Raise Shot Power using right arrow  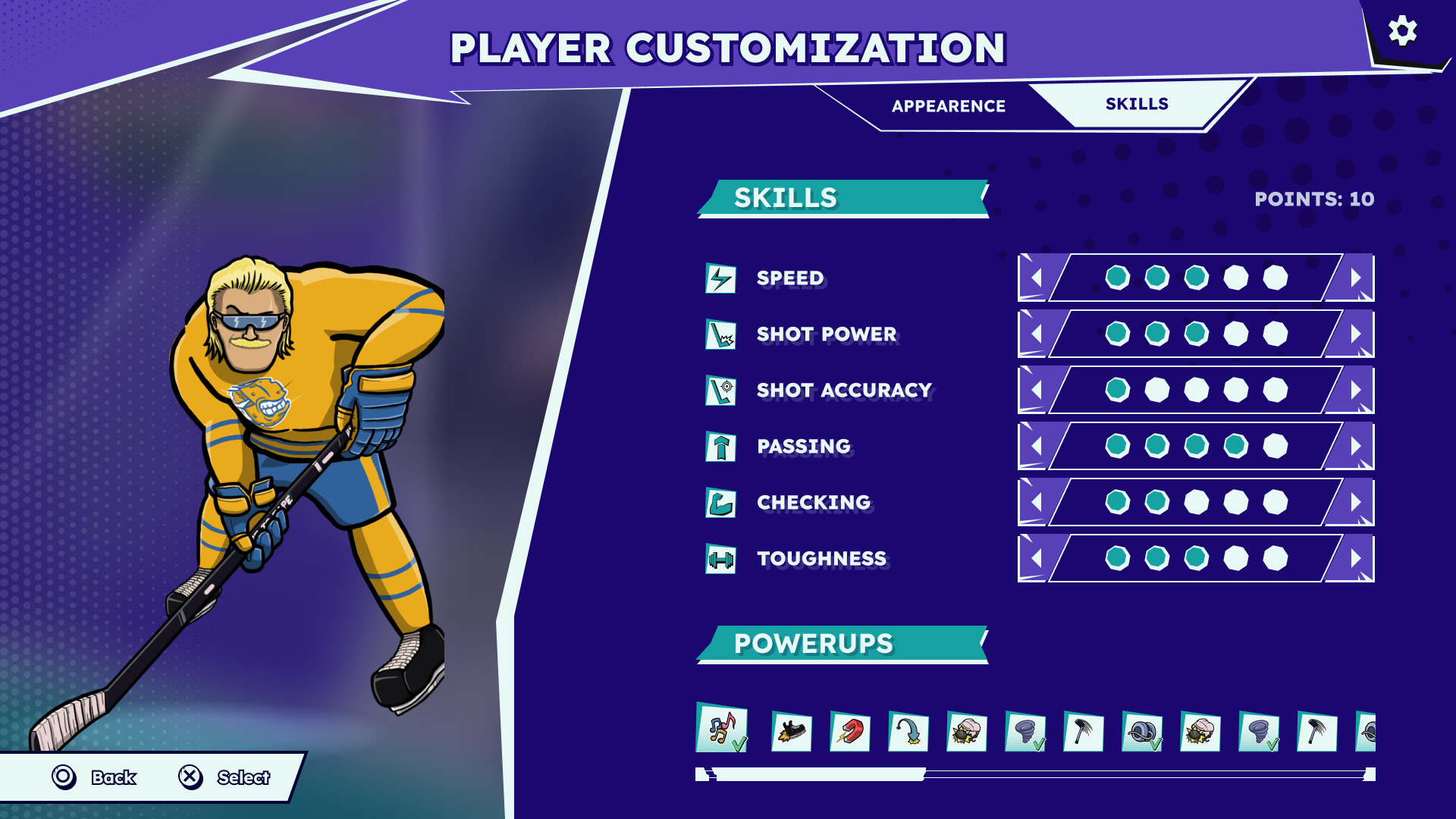point(1356,334)
